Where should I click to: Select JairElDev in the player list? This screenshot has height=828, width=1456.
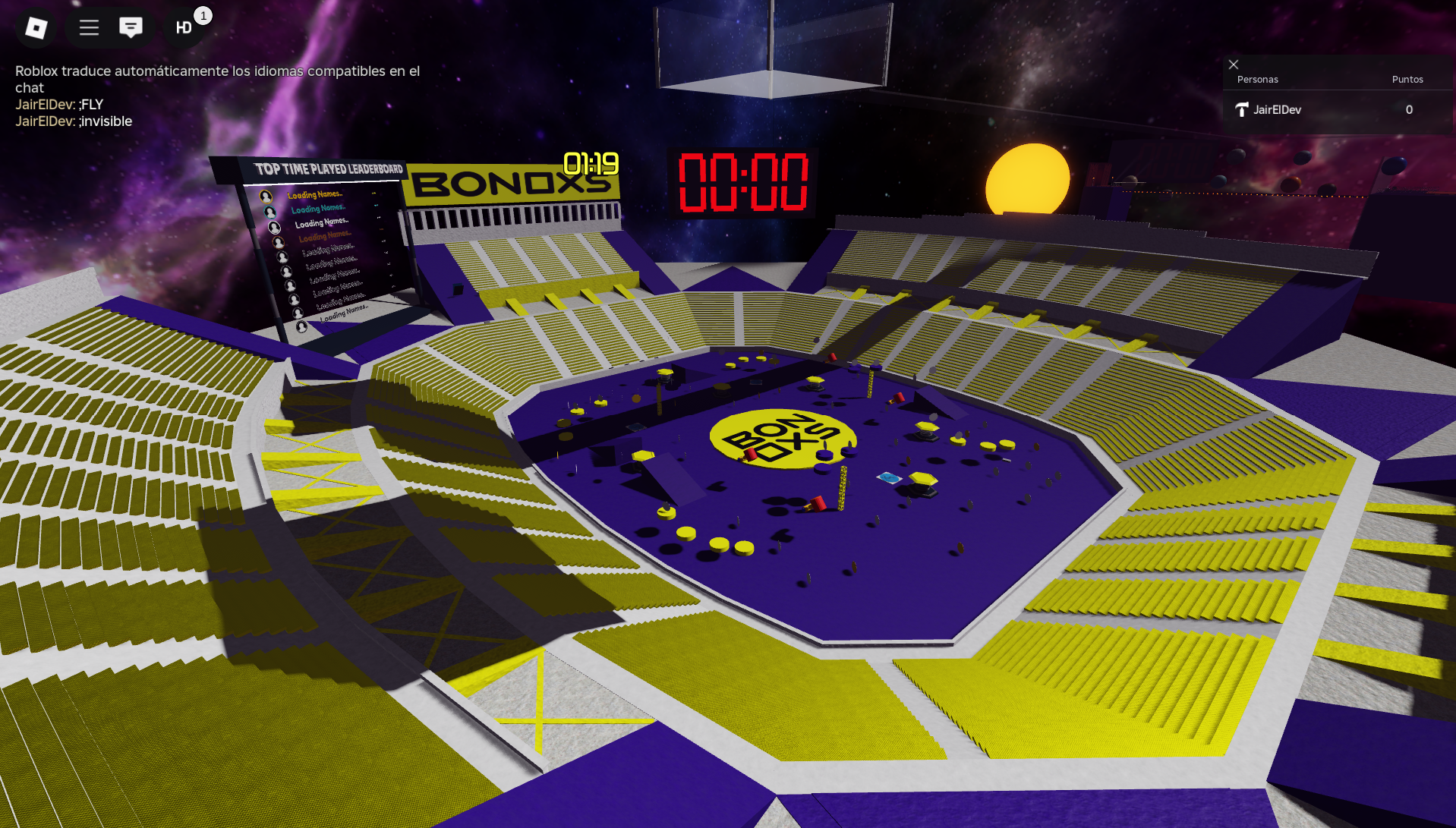pyautogui.click(x=1277, y=110)
